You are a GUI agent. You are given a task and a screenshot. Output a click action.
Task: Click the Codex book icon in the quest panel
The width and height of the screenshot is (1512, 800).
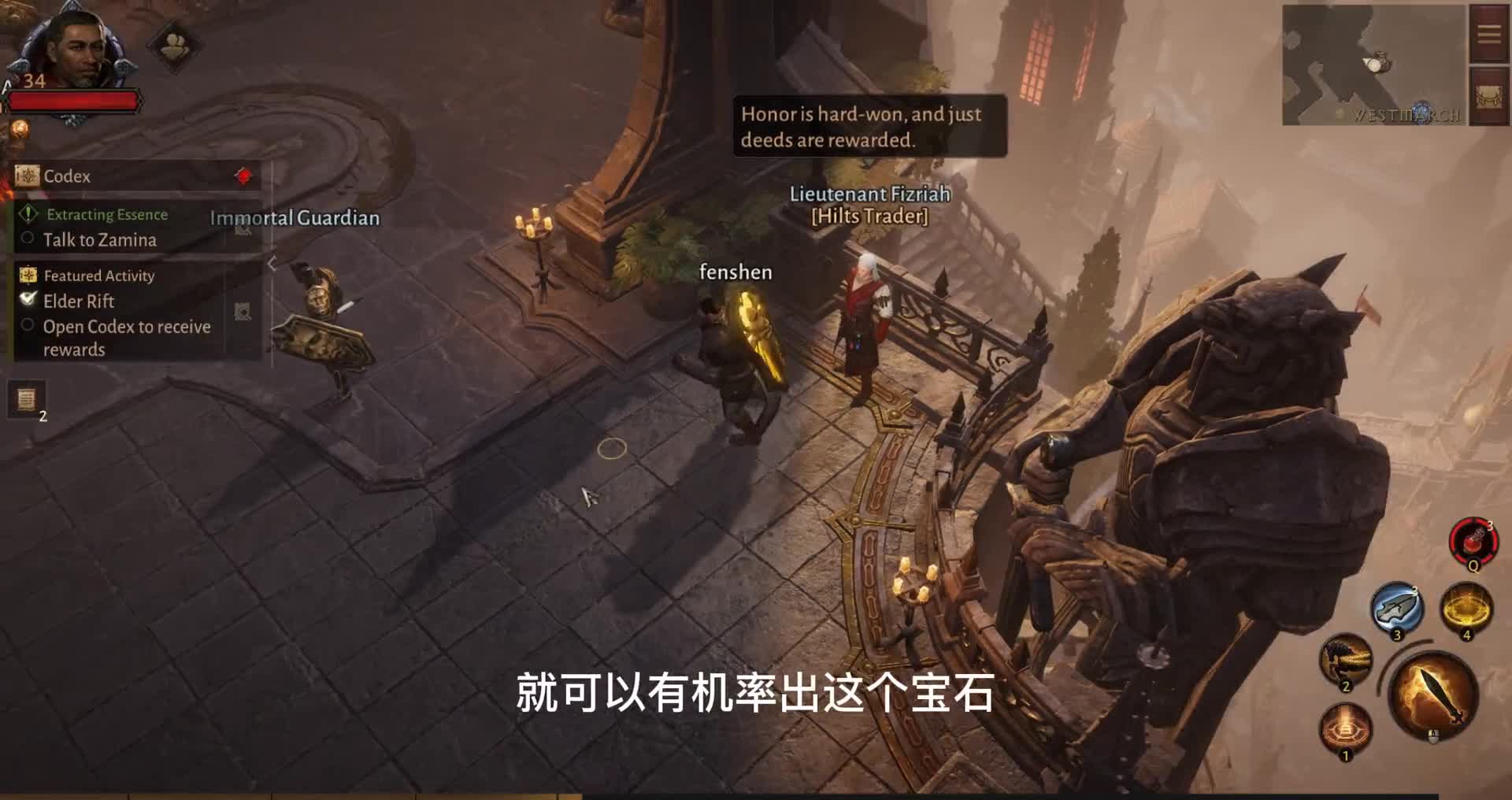pyautogui.click(x=26, y=176)
